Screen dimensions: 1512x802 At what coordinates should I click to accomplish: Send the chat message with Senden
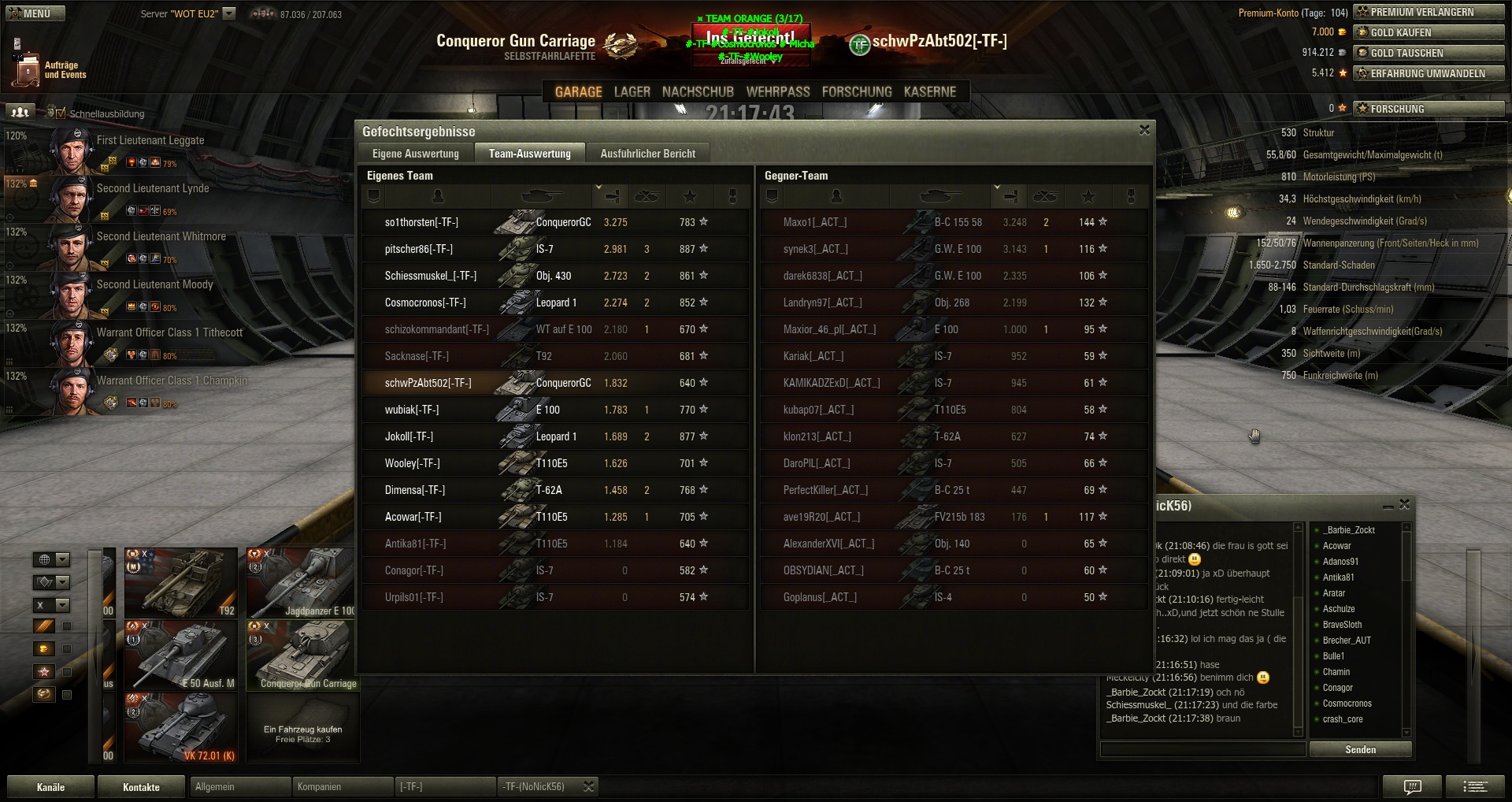[1360, 749]
